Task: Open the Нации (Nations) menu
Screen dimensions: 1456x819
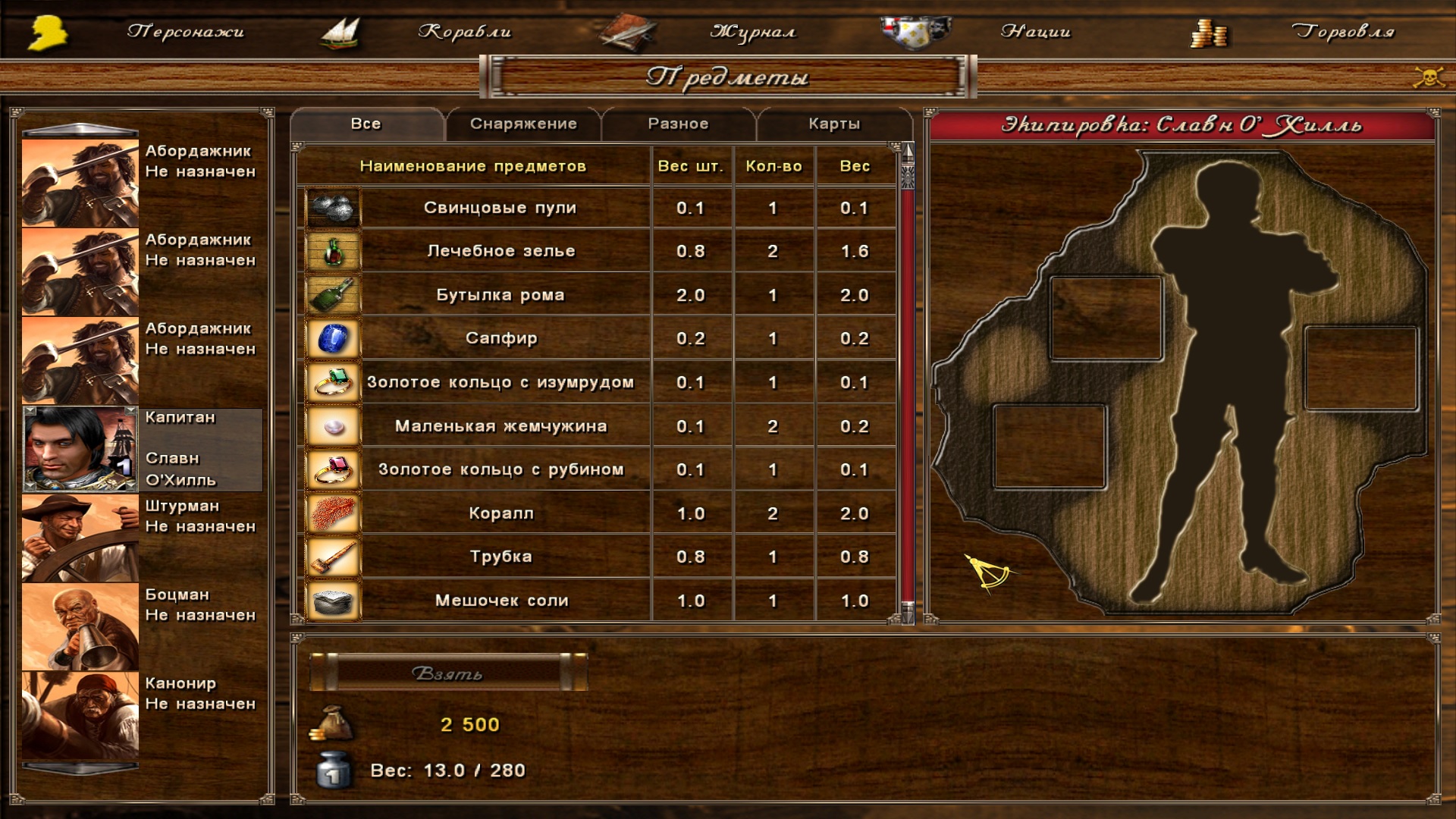Action: click(x=1035, y=32)
